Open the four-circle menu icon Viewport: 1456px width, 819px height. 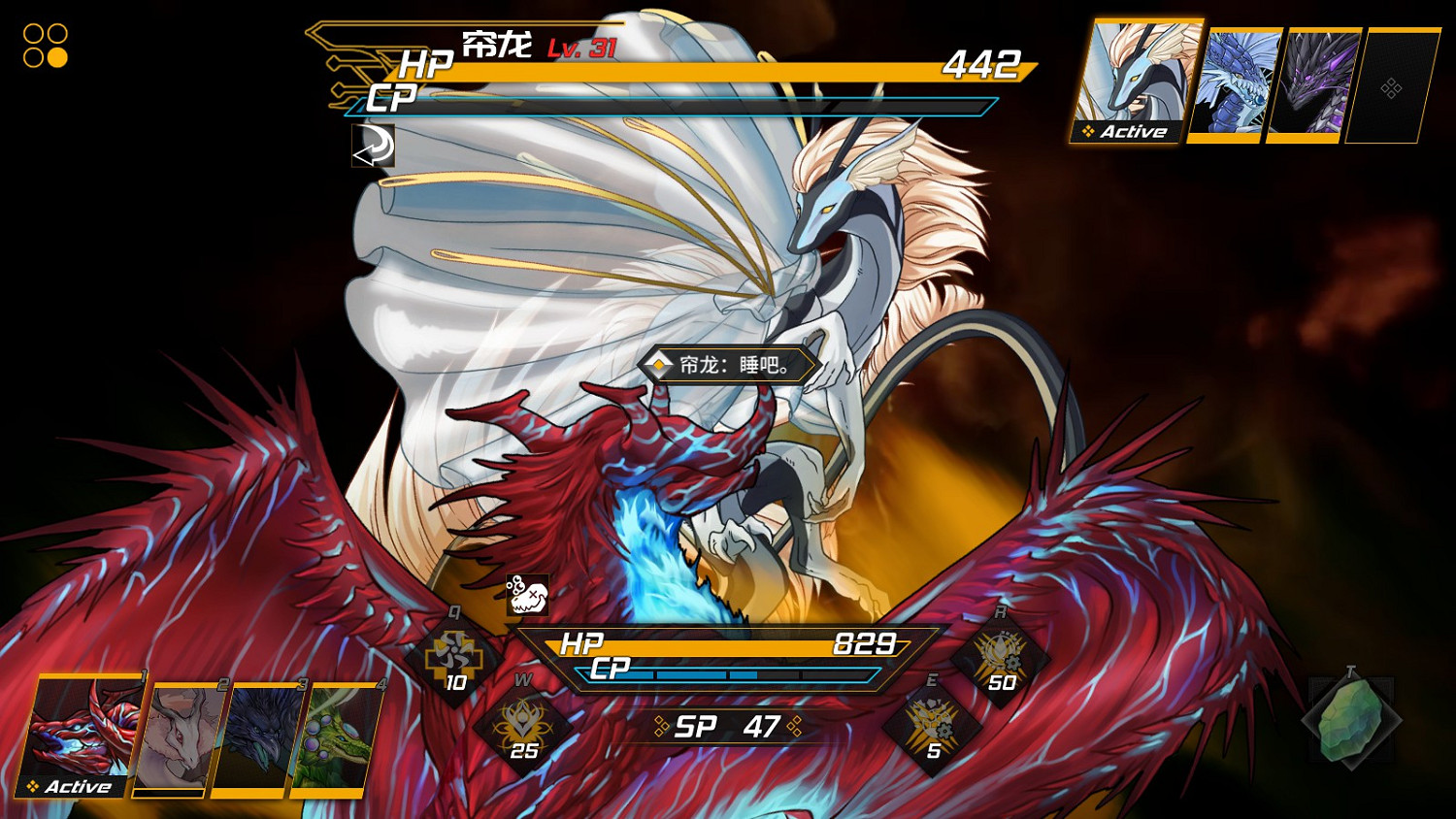tap(46, 46)
